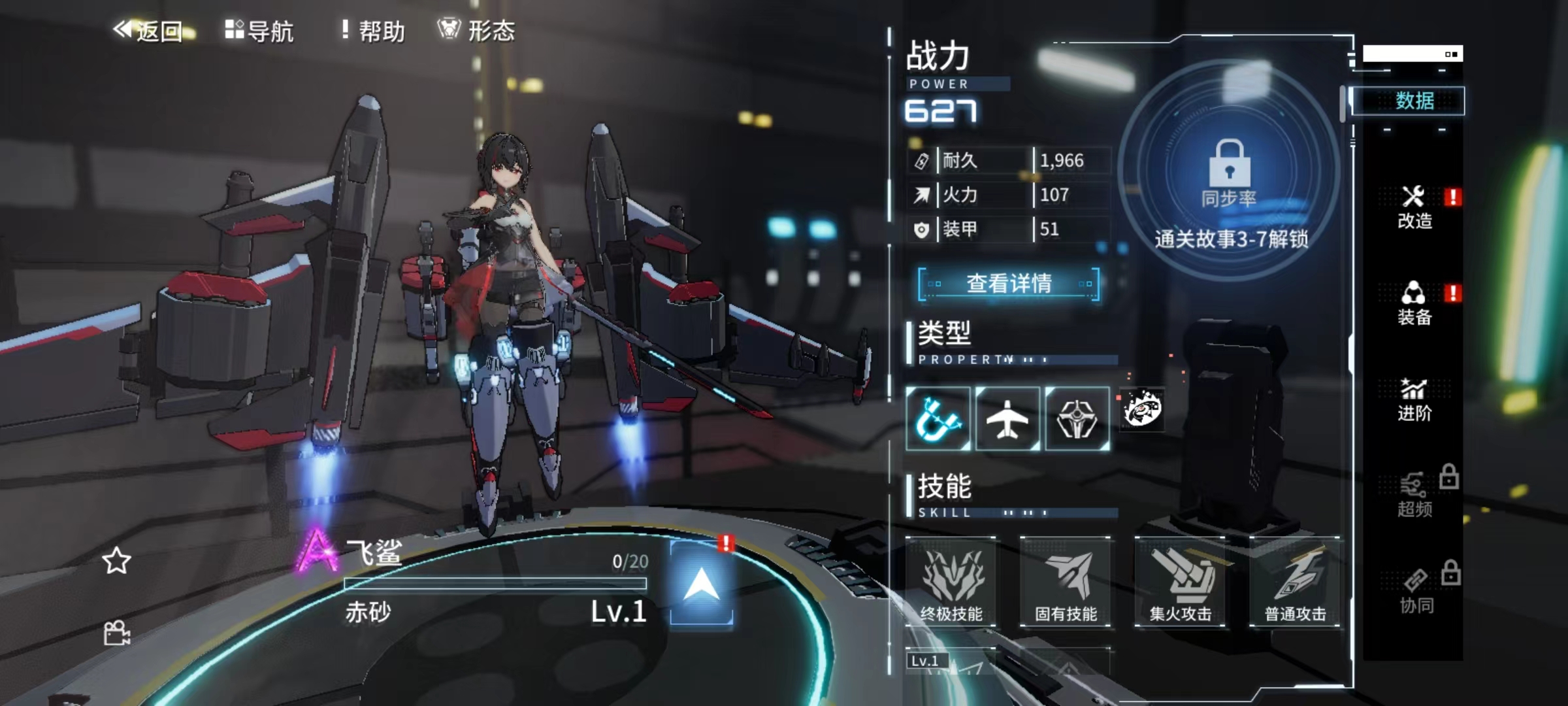Open the 改造 modification tab
This screenshot has width=1568, height=706.
tap(1415, 207)
